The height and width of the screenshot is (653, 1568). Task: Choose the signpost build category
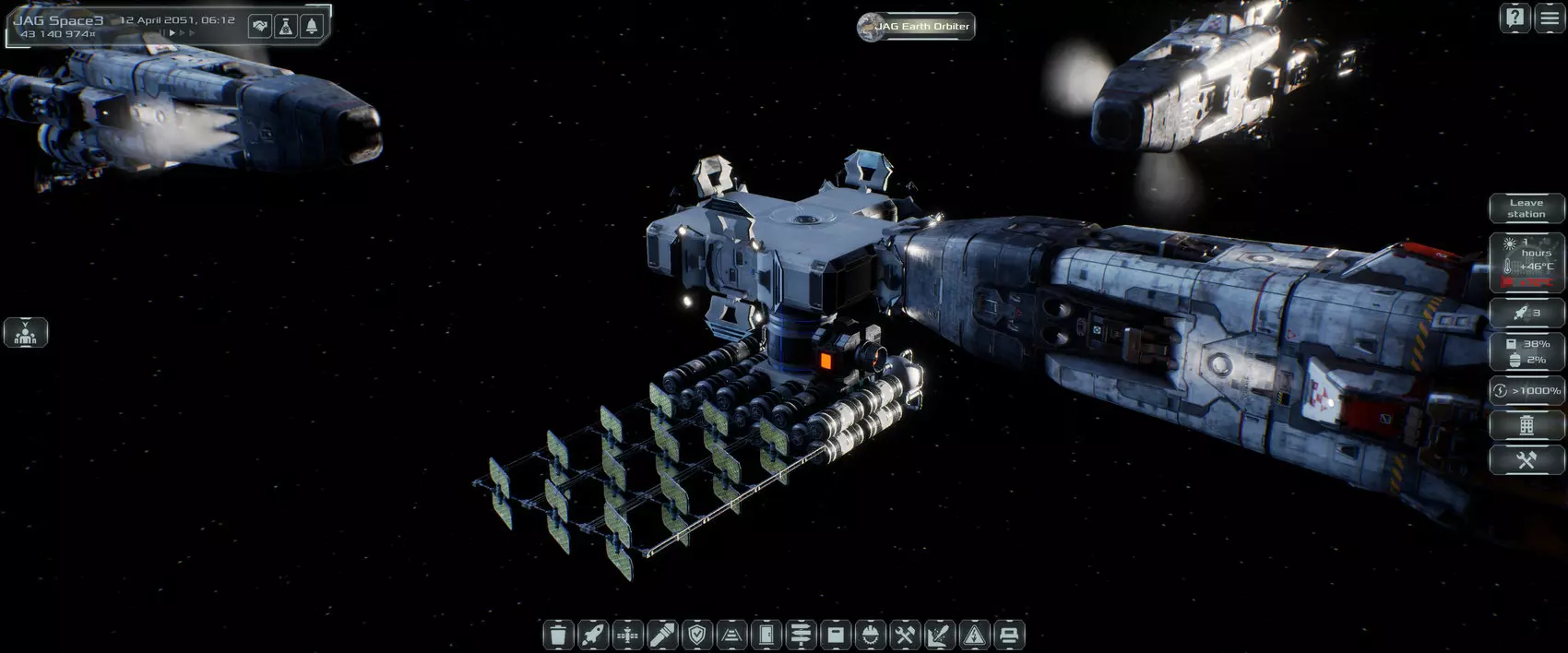(801, 635)
